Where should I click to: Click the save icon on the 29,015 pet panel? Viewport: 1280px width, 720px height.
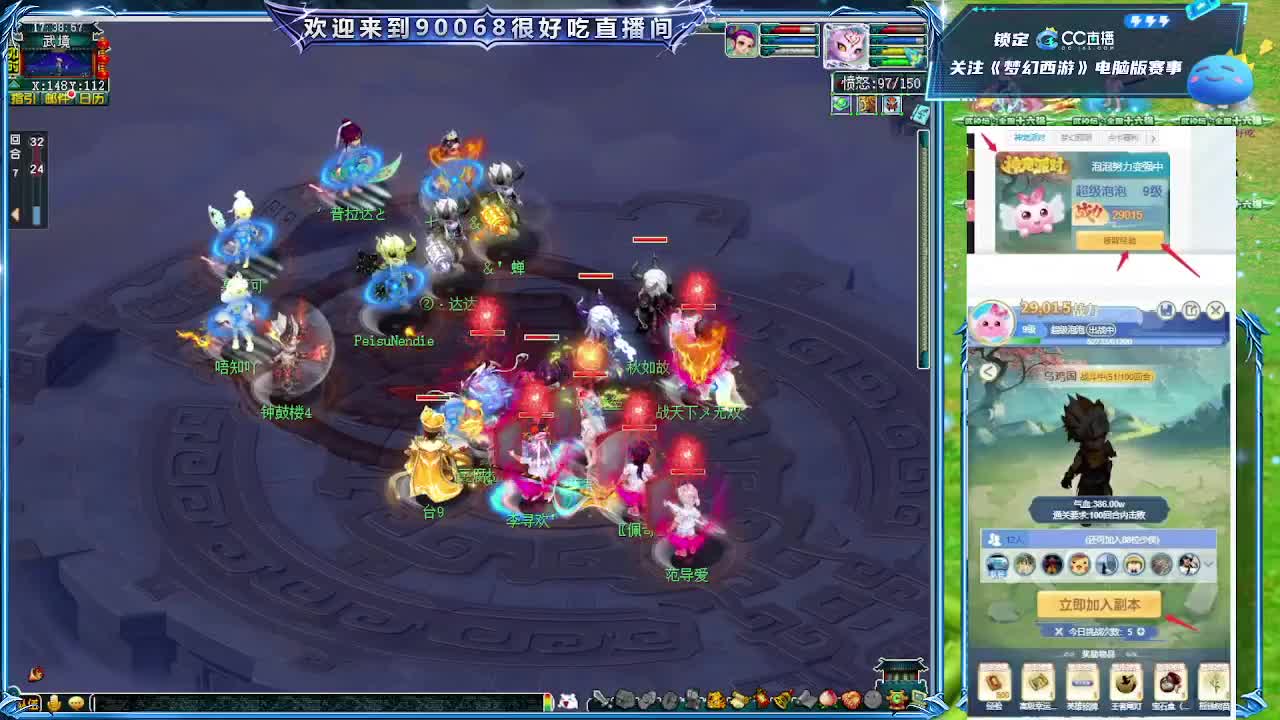pos(1167,310)
